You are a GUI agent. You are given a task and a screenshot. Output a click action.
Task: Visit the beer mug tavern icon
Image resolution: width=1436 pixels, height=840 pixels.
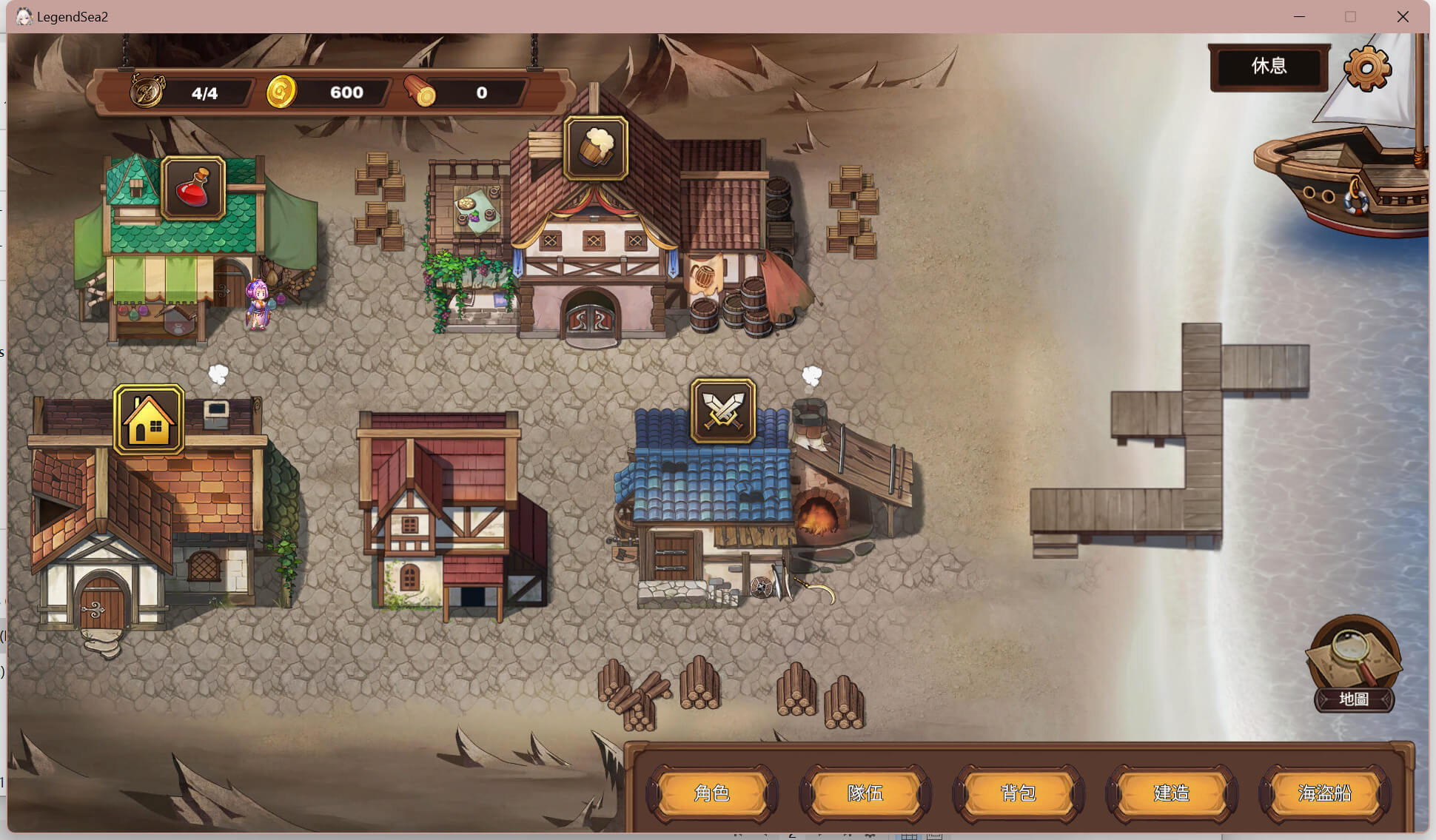(596, 148)
